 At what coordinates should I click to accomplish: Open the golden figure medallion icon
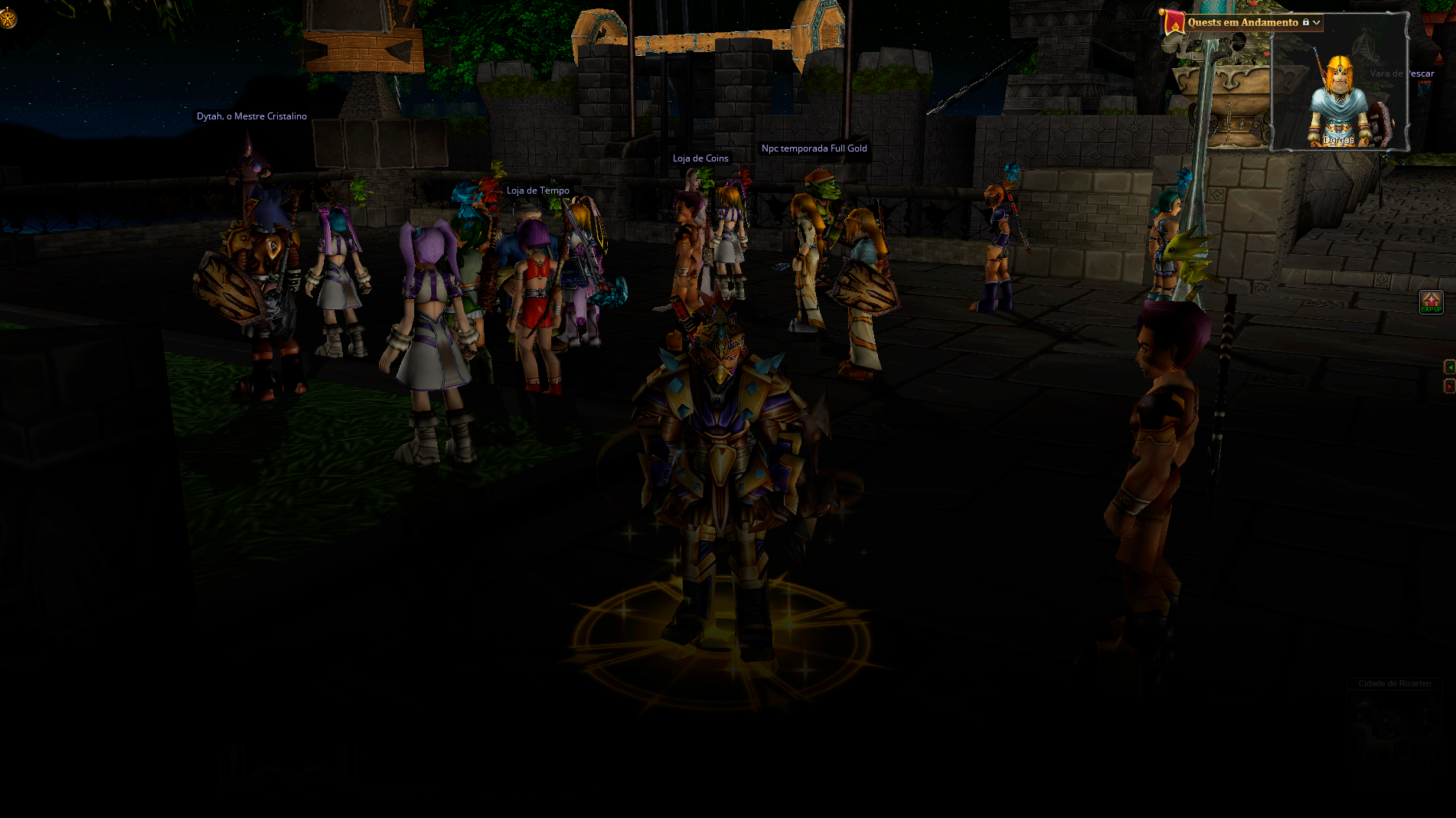pos(8,18)
